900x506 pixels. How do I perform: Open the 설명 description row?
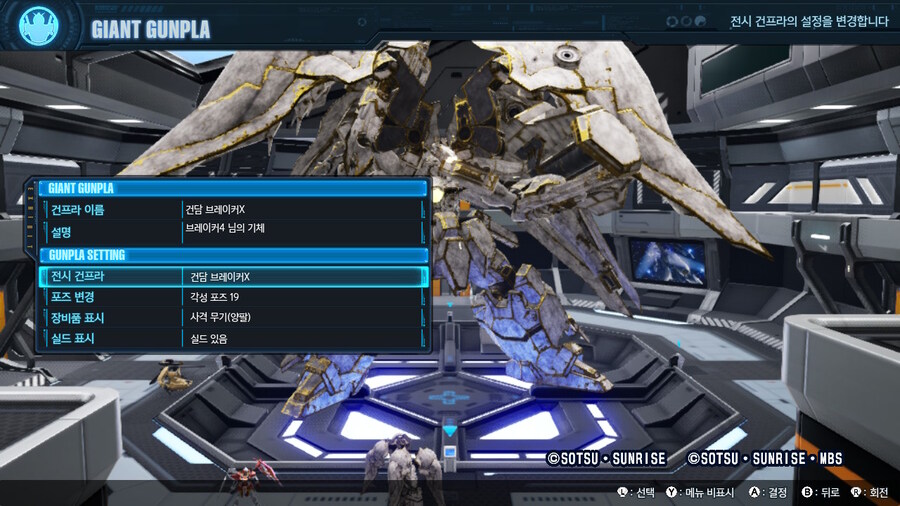click(232, 230)
